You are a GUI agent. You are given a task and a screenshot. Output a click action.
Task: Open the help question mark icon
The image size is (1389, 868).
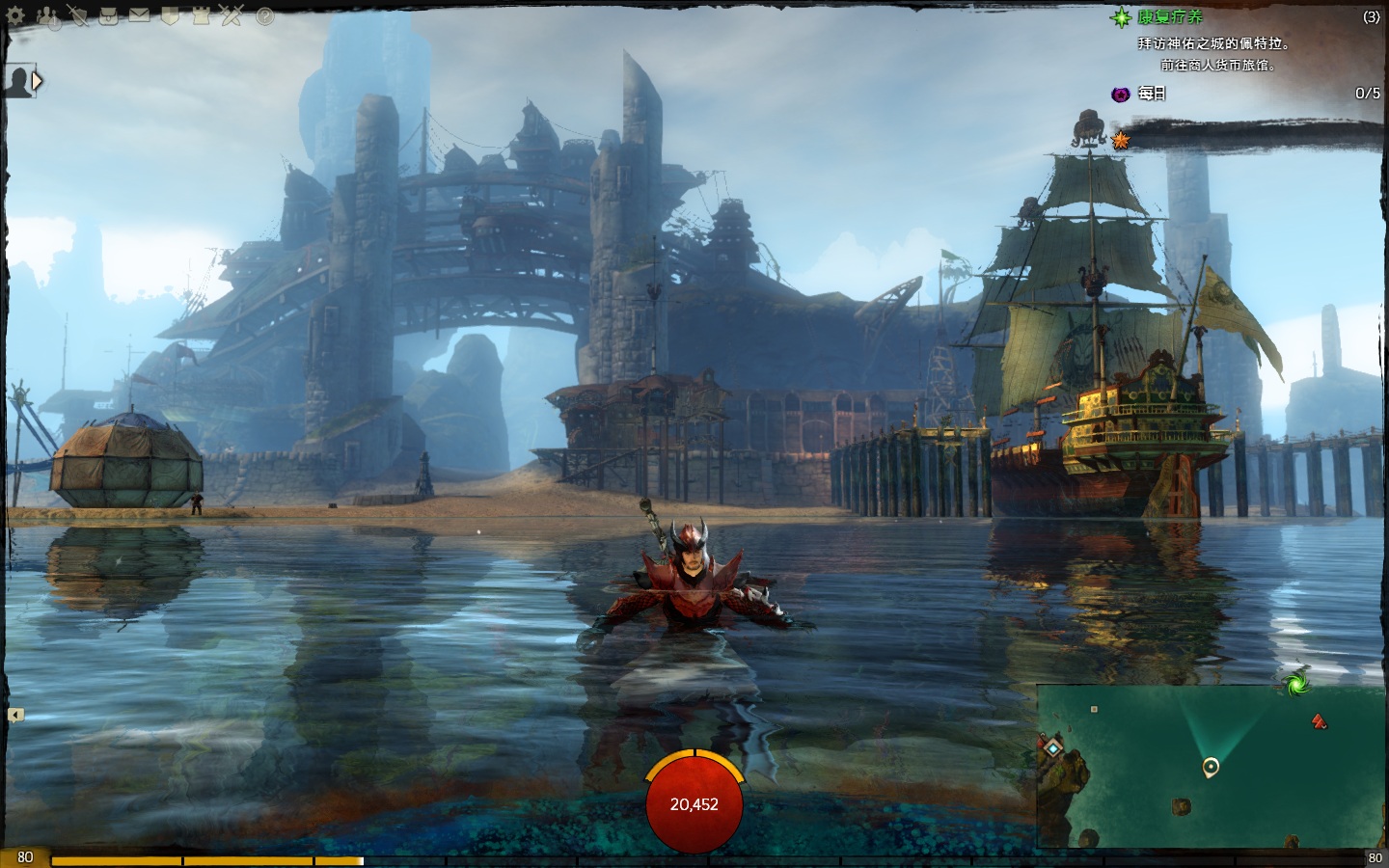pos(265,16)
